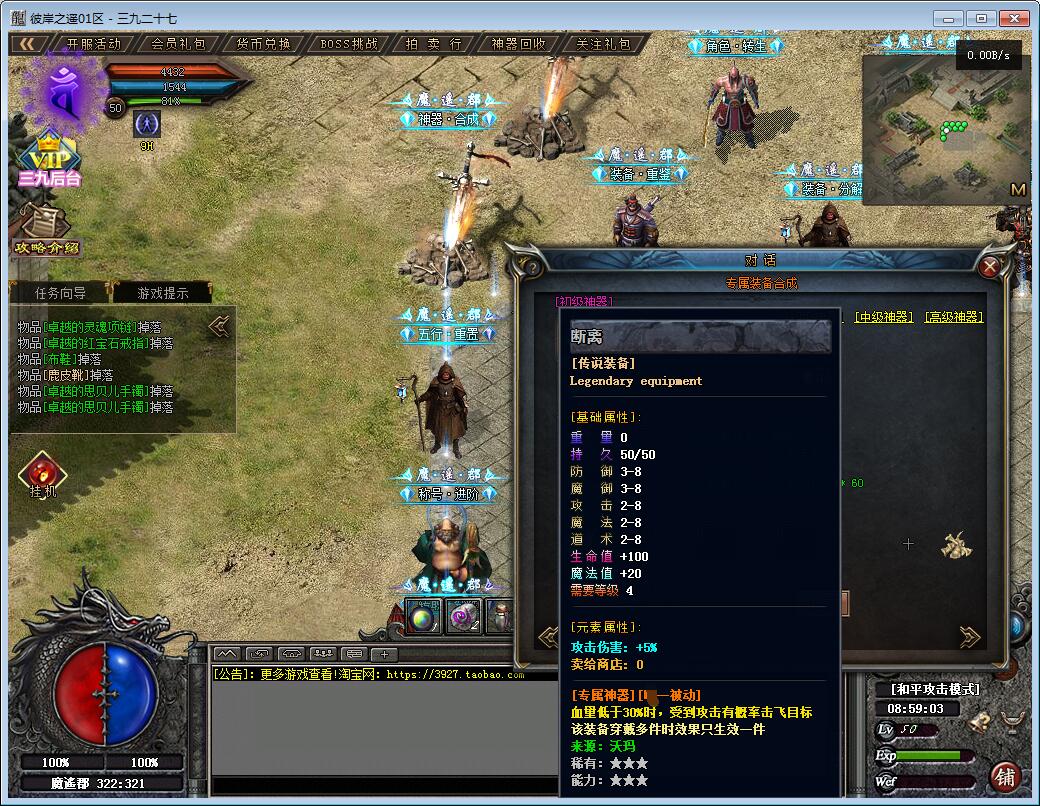The image size is (1040, 806).
Task: Minimize the game window
Action: 948,18
